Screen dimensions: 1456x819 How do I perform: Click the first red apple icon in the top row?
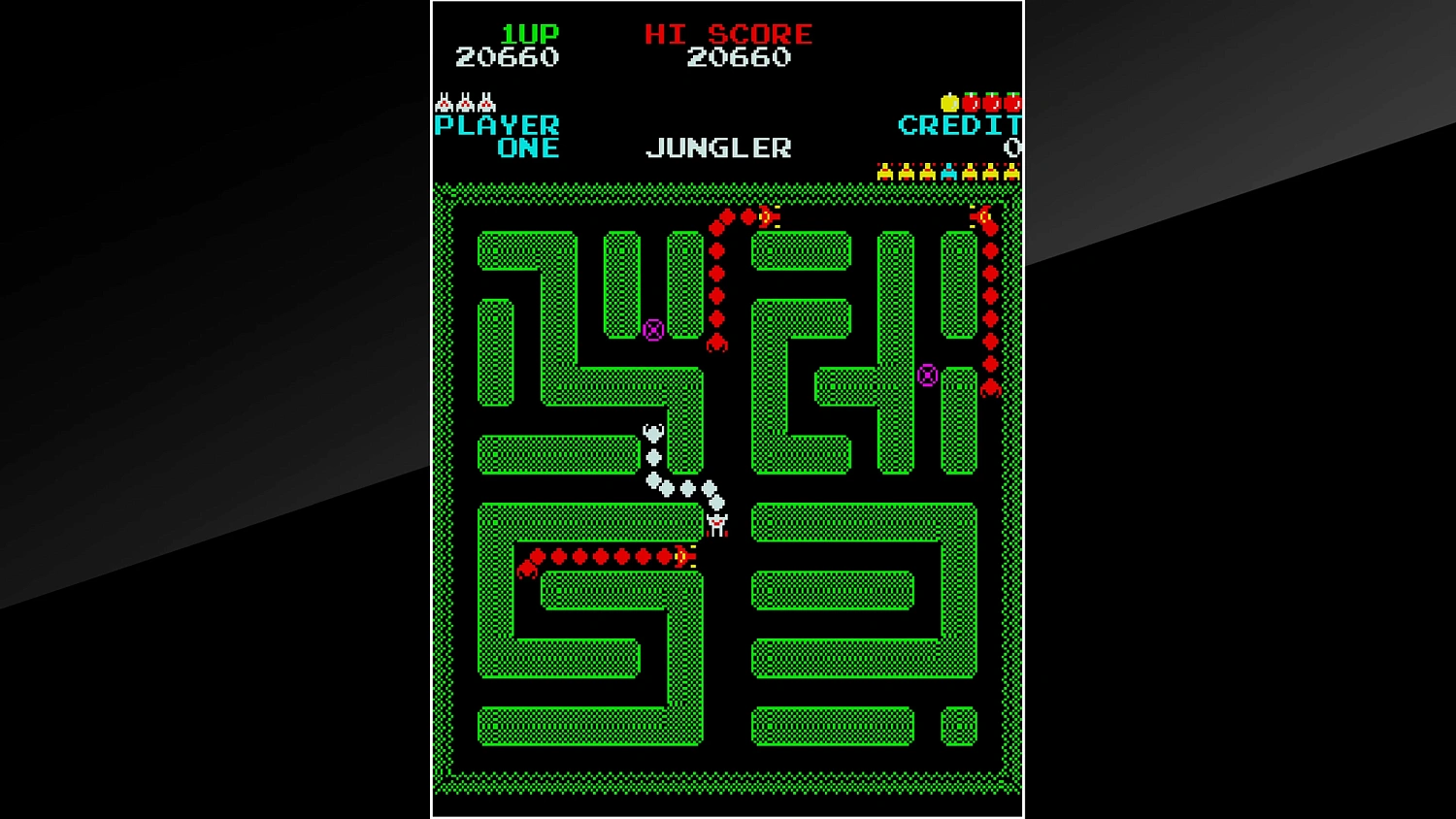tap(971, 102)
